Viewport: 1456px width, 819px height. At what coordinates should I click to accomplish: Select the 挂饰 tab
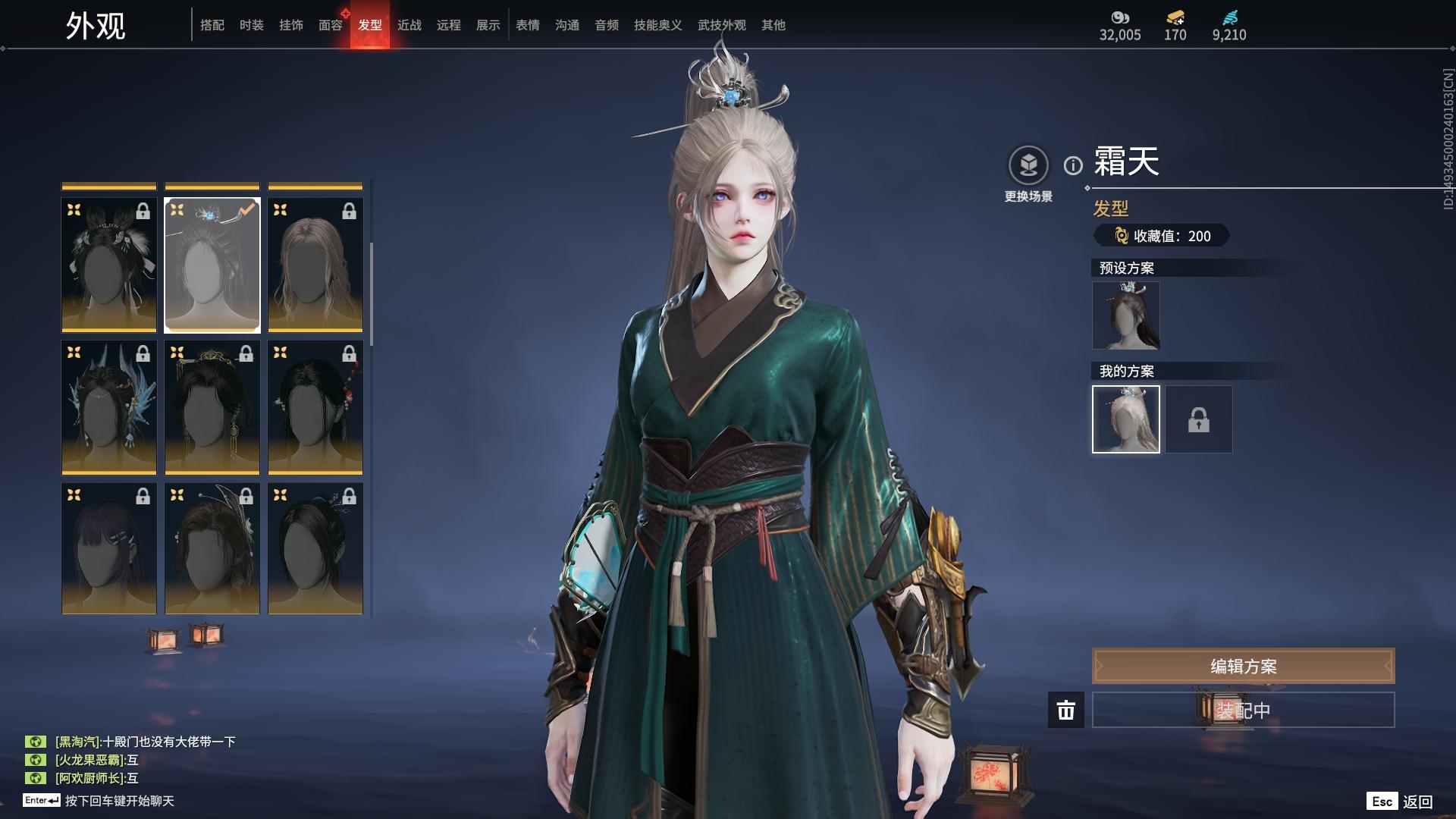(291, 25)
